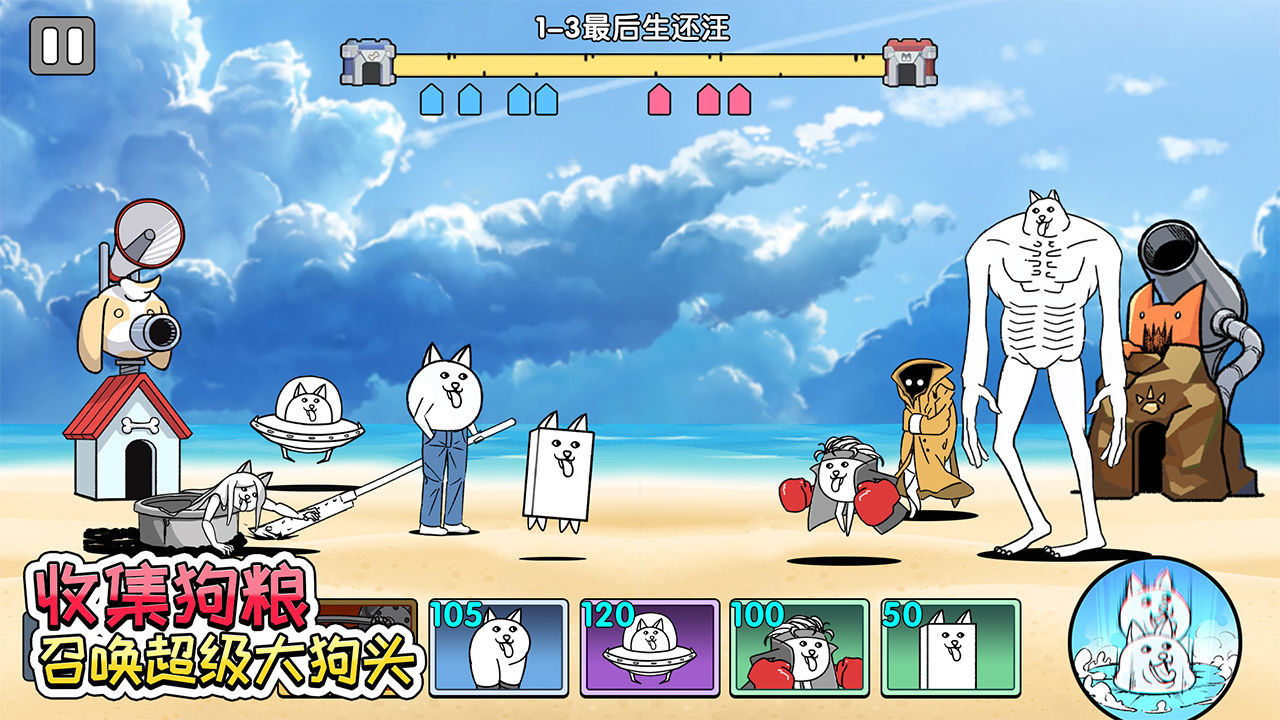
Task: Click the yellow battle progress bar
Action: 637,62
